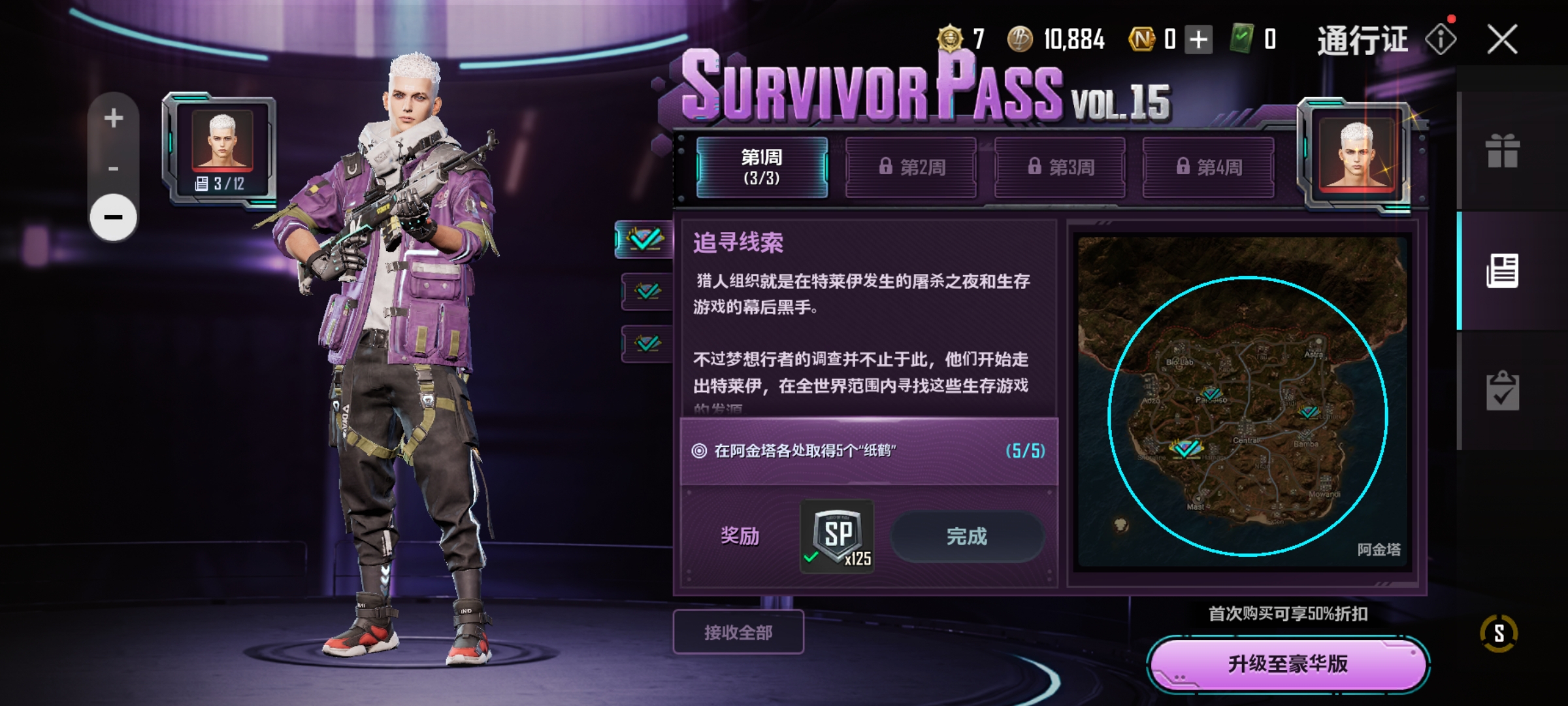Select the Week 1 tab

coord(762,167)
